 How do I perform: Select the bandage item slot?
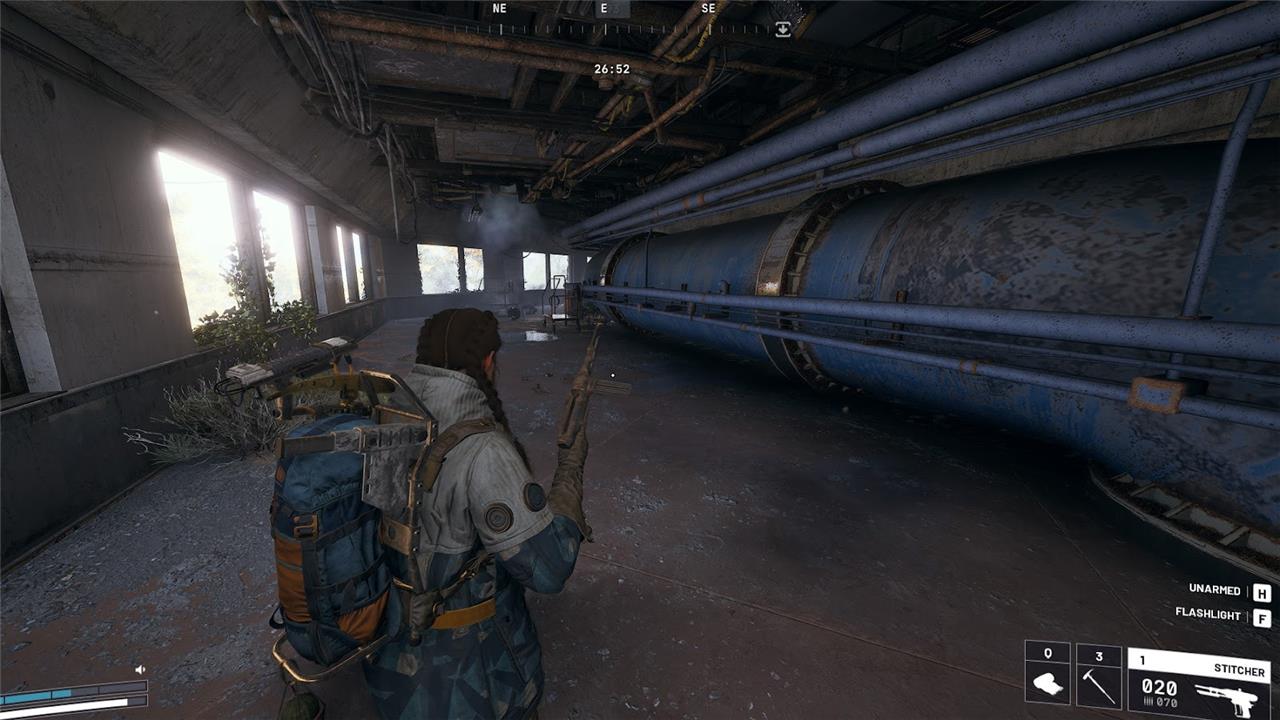click(x=1047, y=676)
